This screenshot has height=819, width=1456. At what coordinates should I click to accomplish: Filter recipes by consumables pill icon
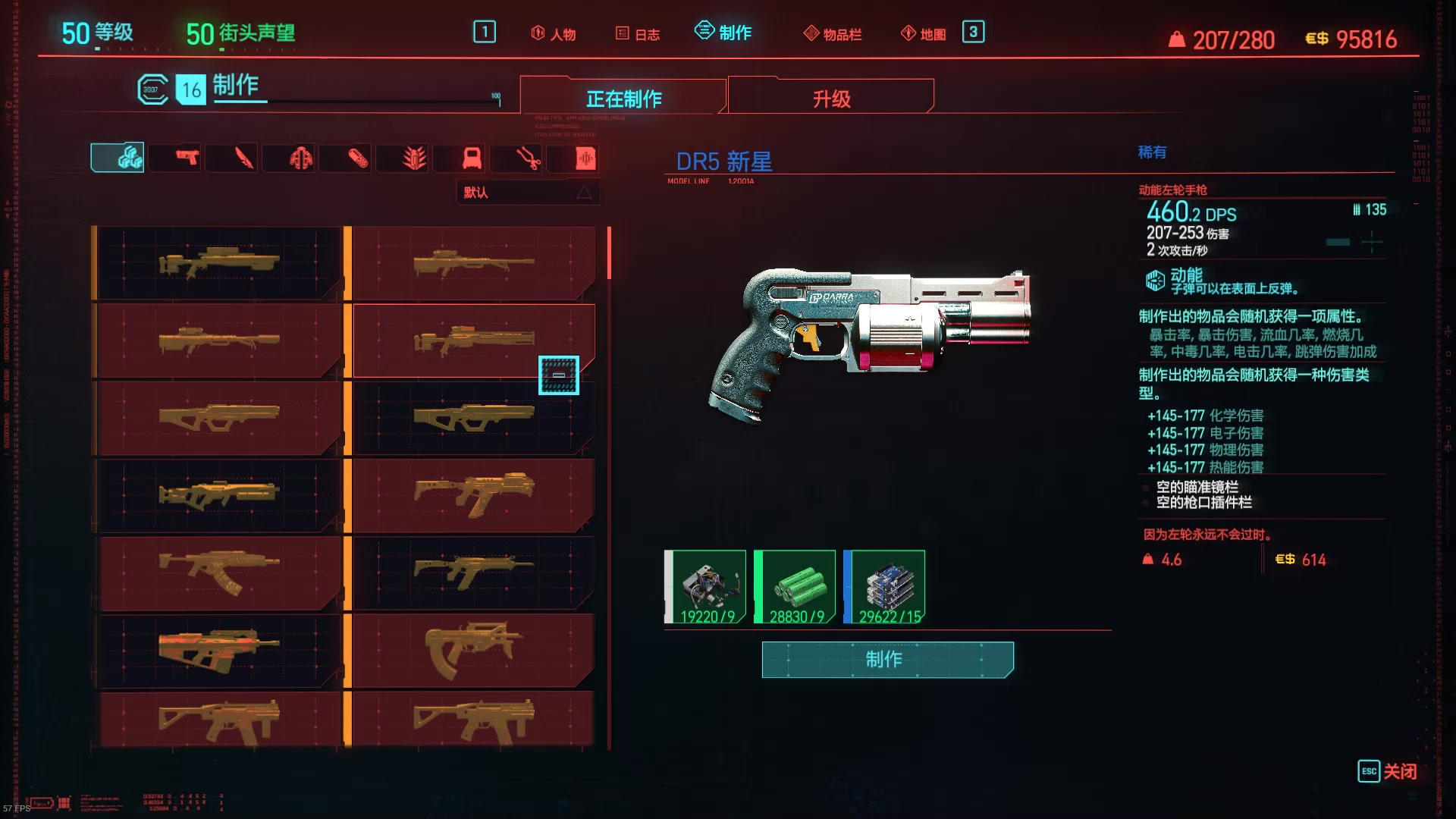(357, 158)
